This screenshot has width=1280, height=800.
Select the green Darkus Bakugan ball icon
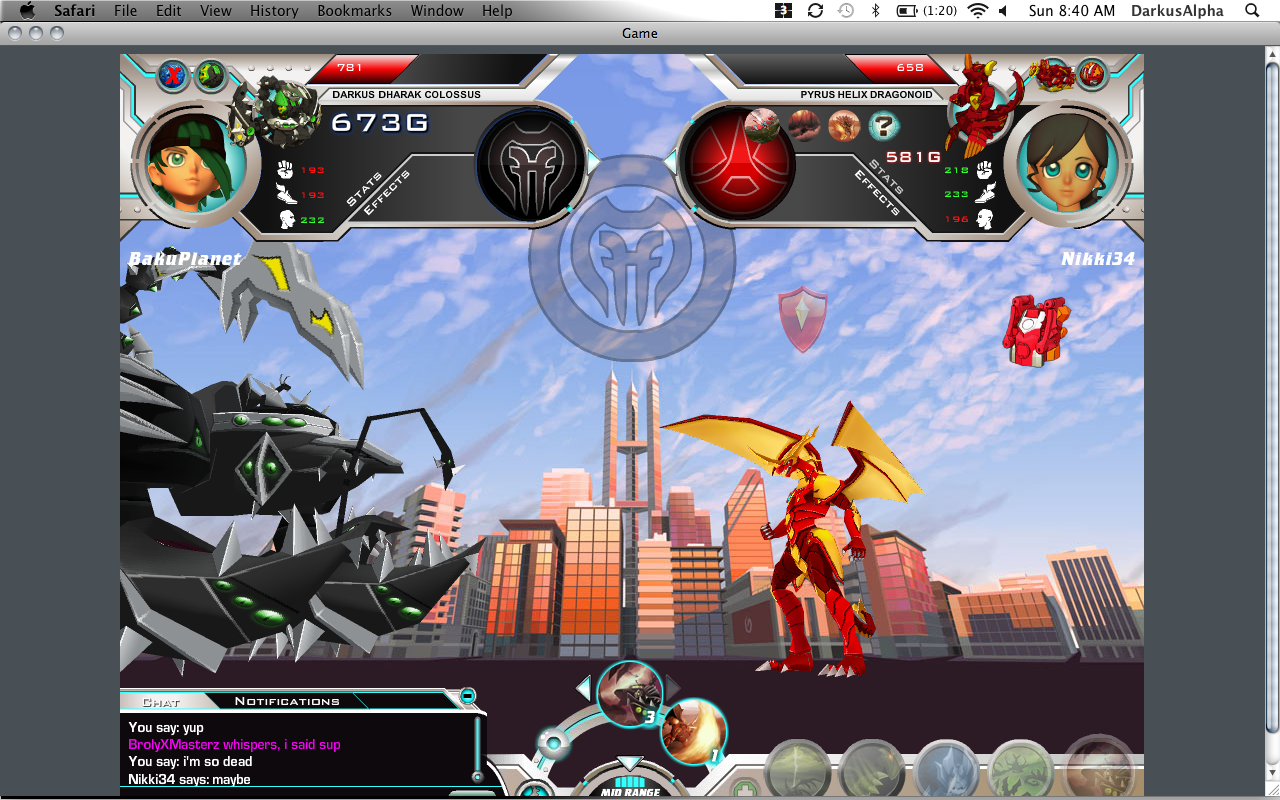211,76
